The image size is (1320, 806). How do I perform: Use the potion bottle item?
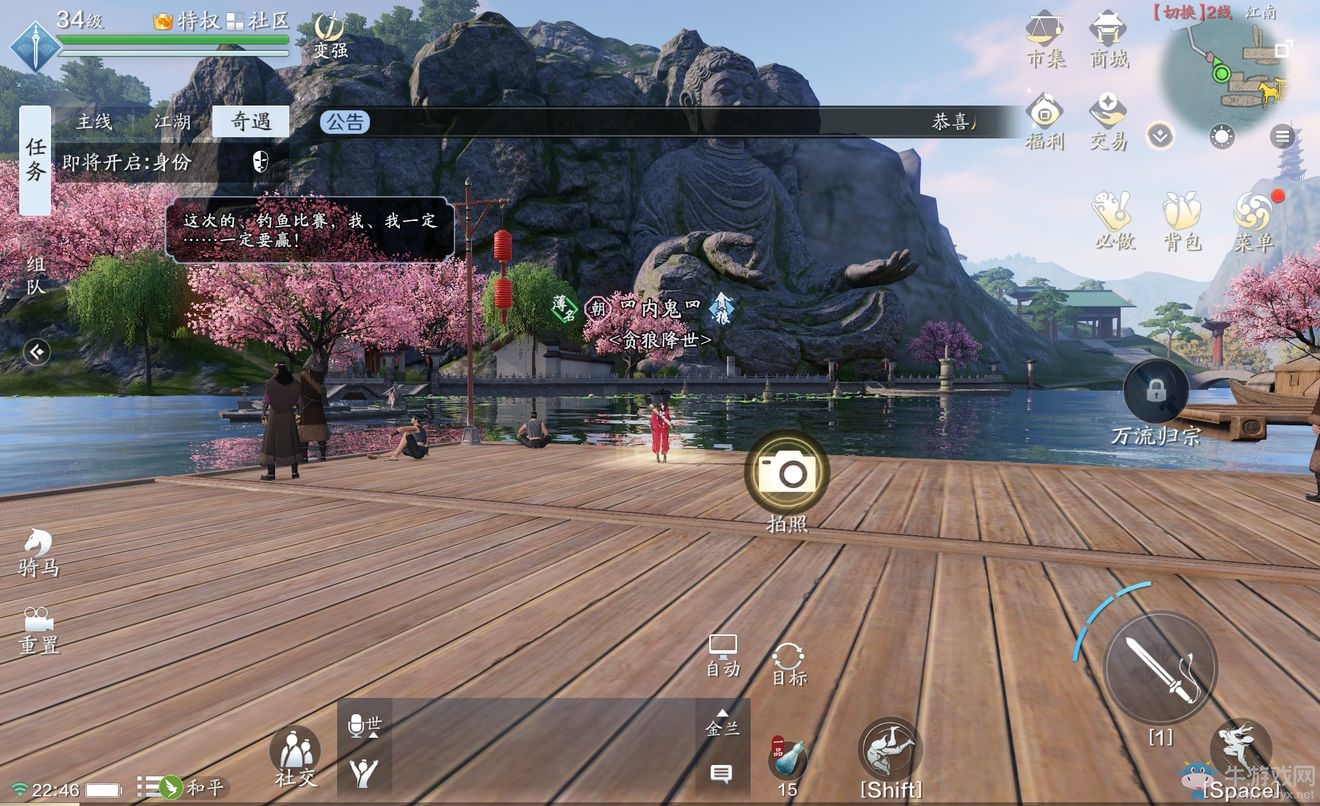787,760
